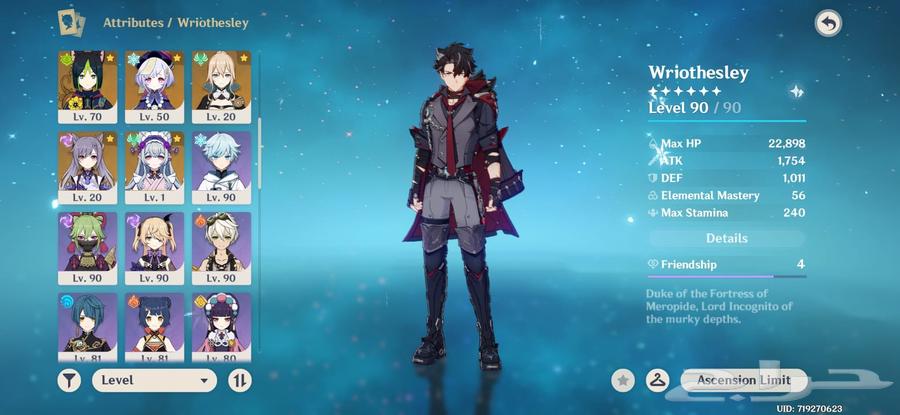Select masked Kuki Shinobu's portrait
The width and height of the screenshot is (900, 415).
pyautogui.click(x=87, y=247)
